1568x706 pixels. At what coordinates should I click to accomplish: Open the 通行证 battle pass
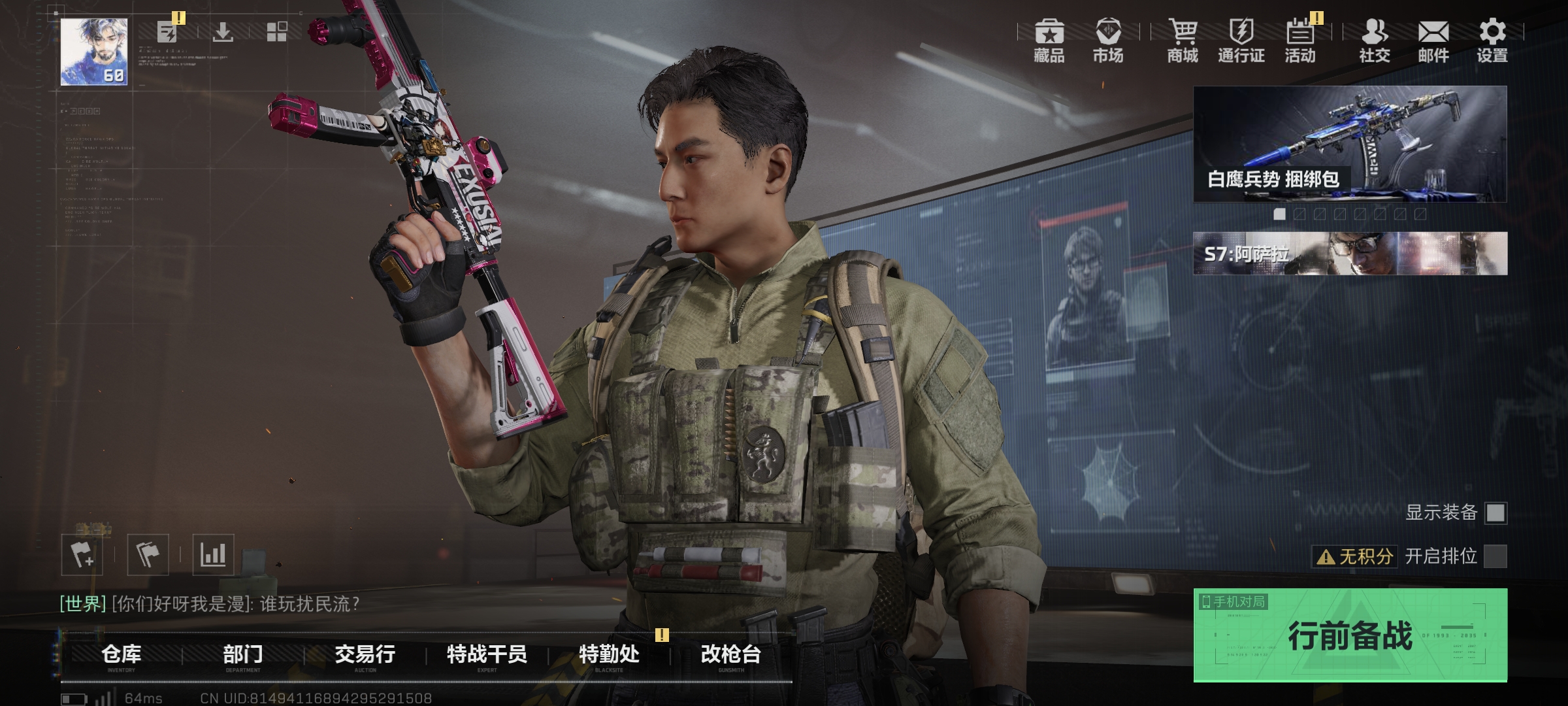[1241, 40]
